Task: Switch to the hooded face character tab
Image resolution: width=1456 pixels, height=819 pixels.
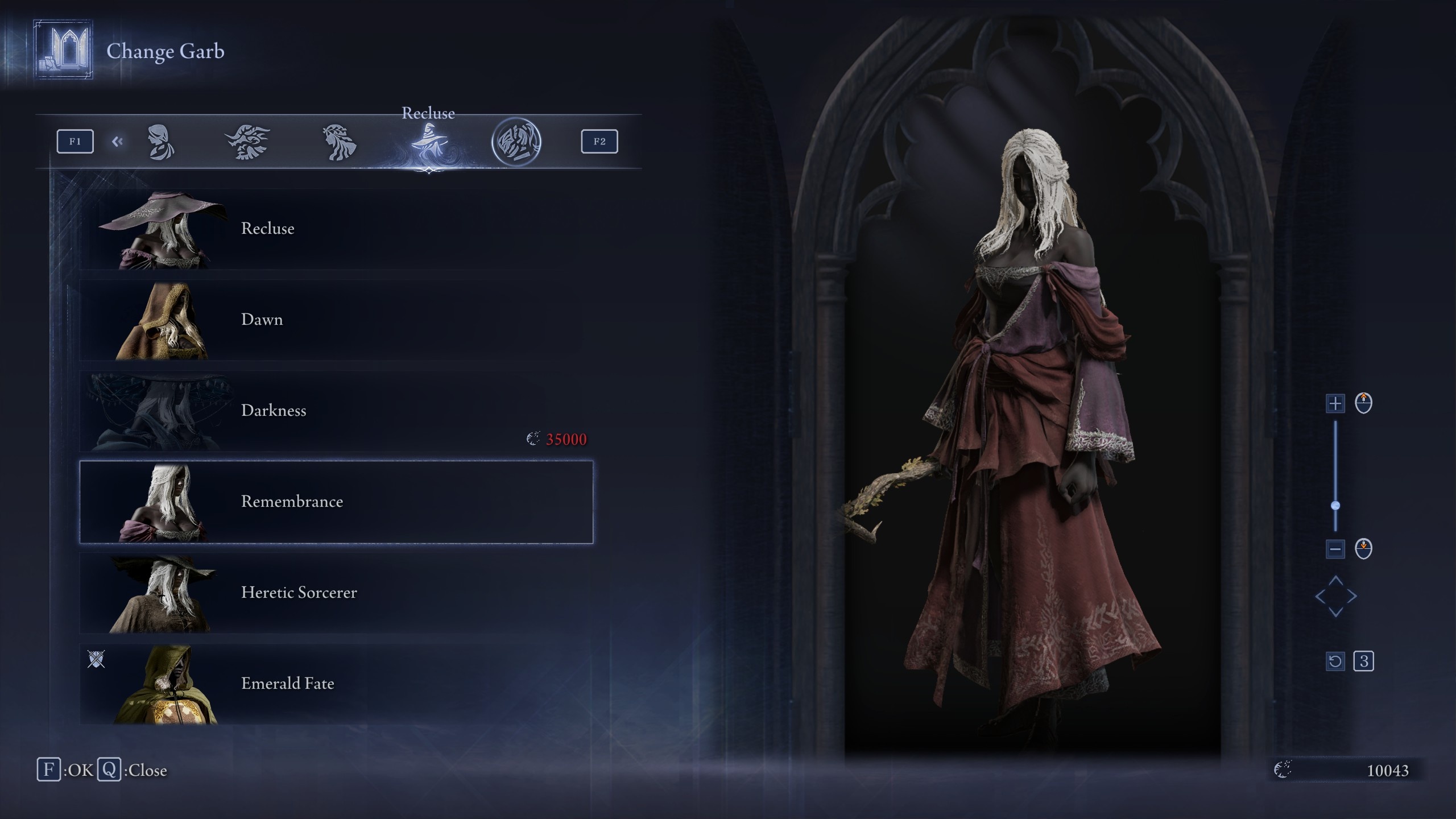Action: [x=161, y=142]
